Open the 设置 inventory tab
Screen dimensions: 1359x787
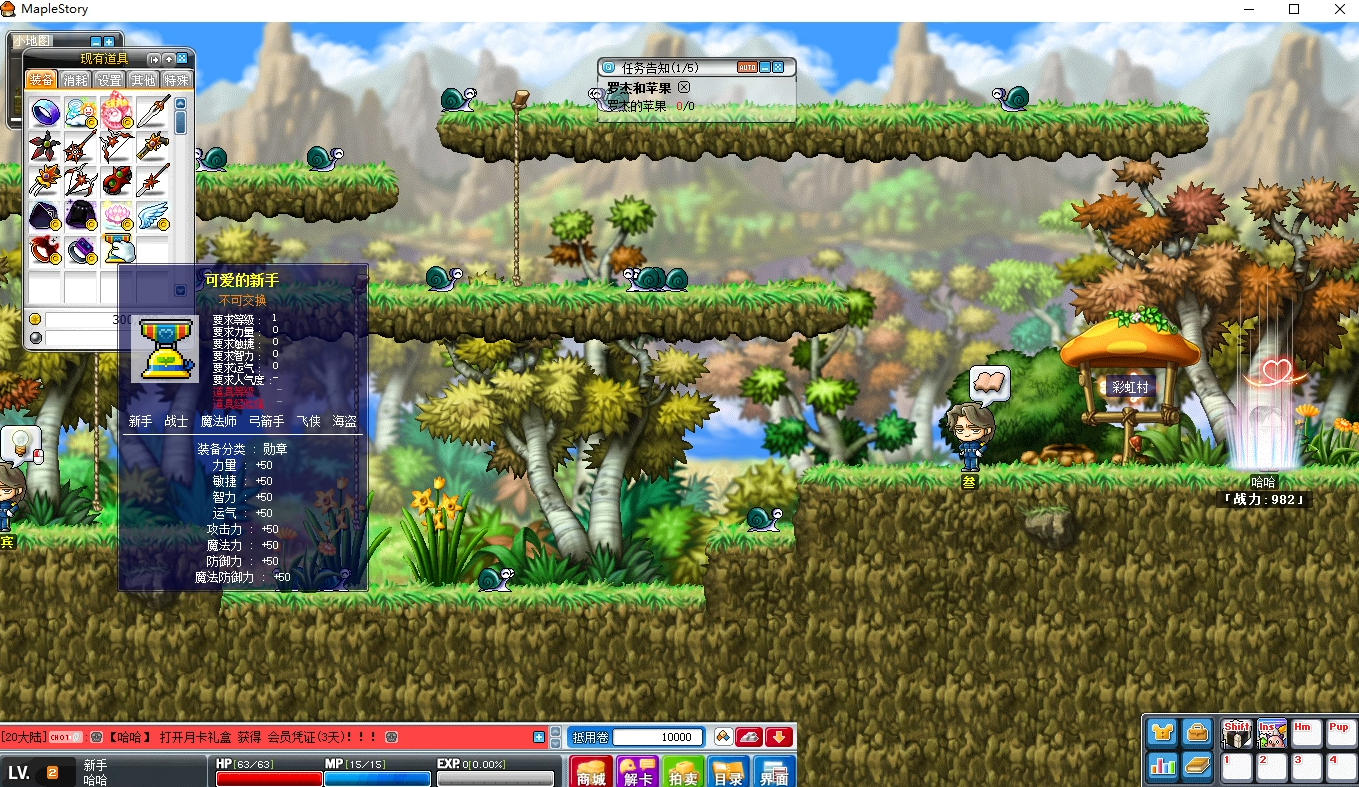[109, 80]
